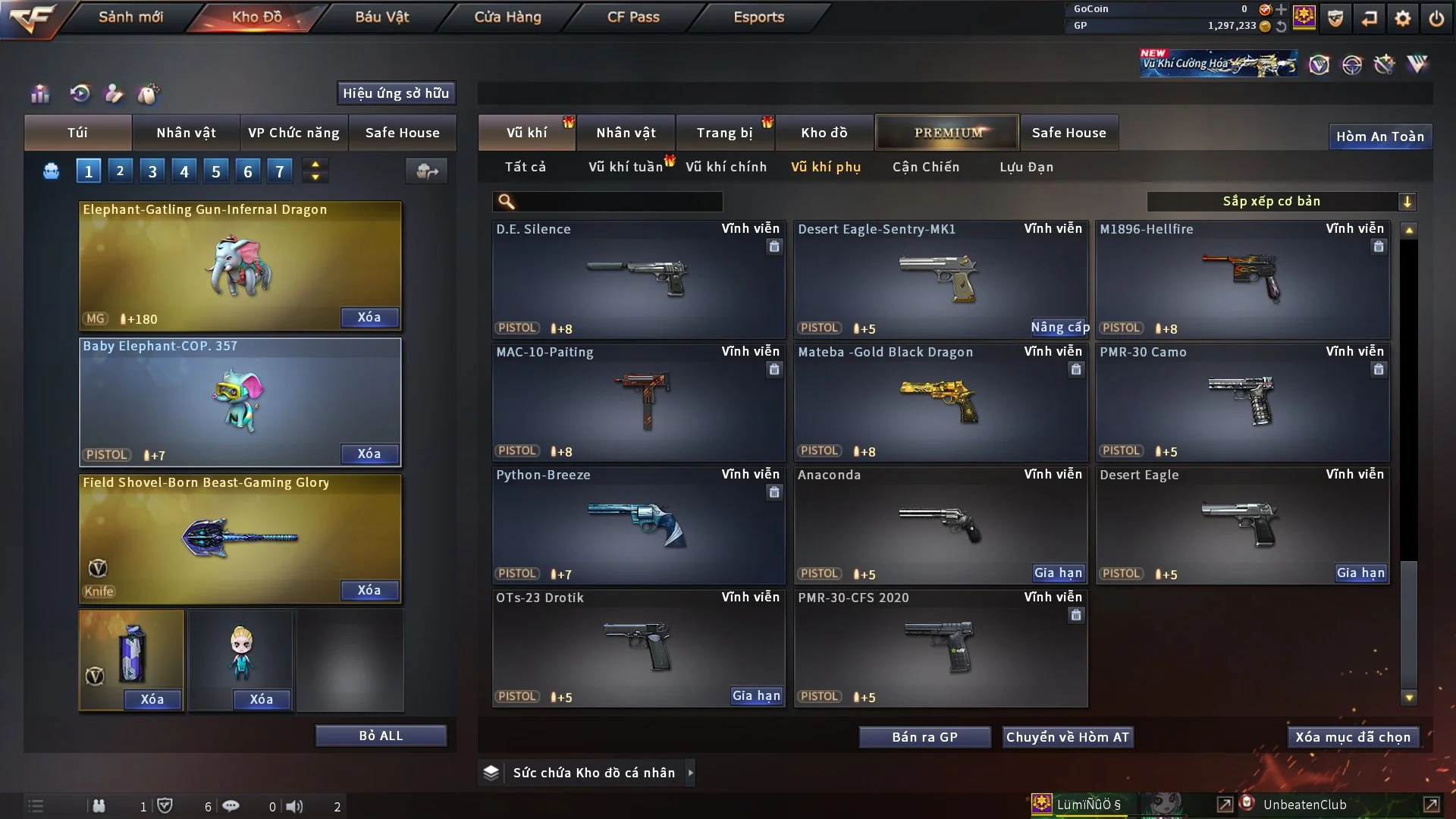
Task: Choose the Mateba-Gold Black Dragon pistol
Action: 940,402
